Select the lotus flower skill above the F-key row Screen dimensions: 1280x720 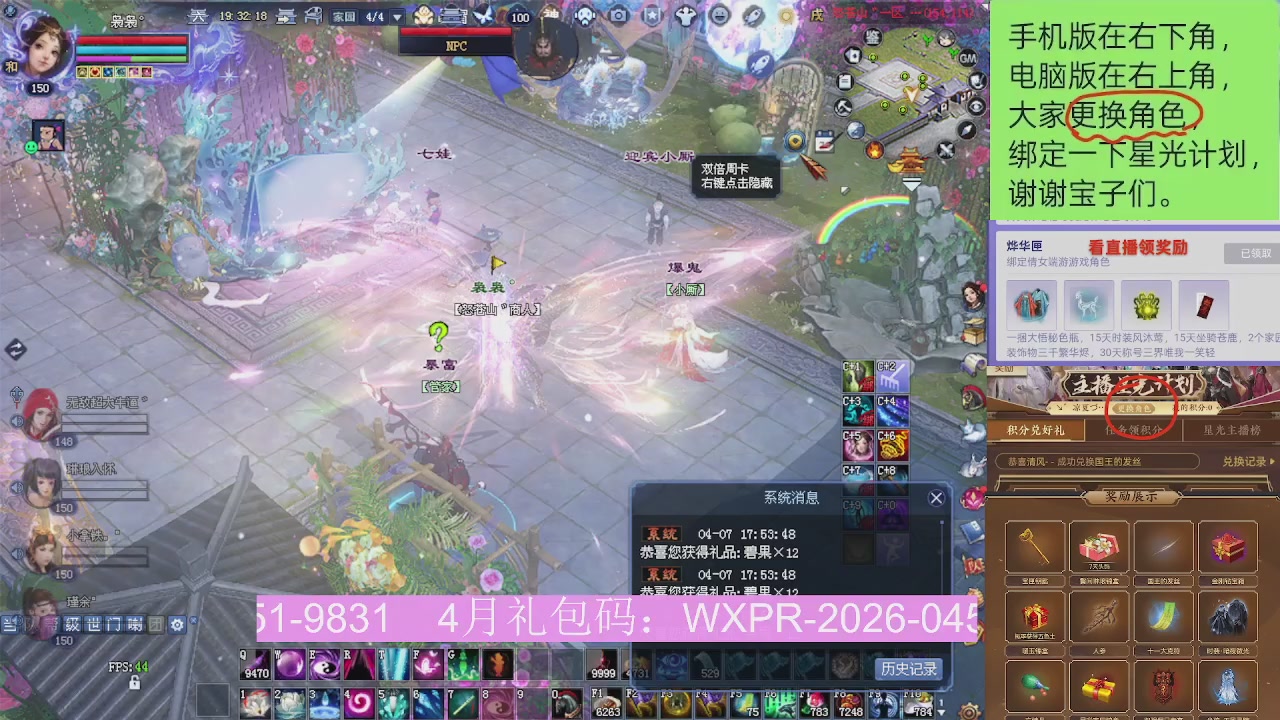(288, 704)
